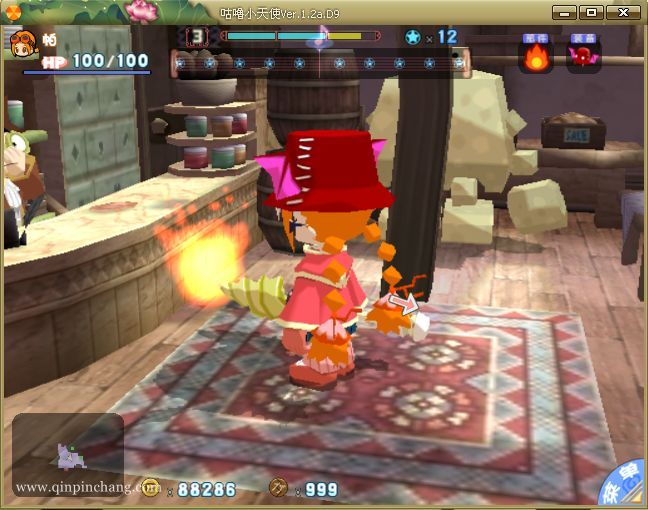Minimize the game window
The height and width of the screenshot is (510, 648).
[x=565, y=12]
